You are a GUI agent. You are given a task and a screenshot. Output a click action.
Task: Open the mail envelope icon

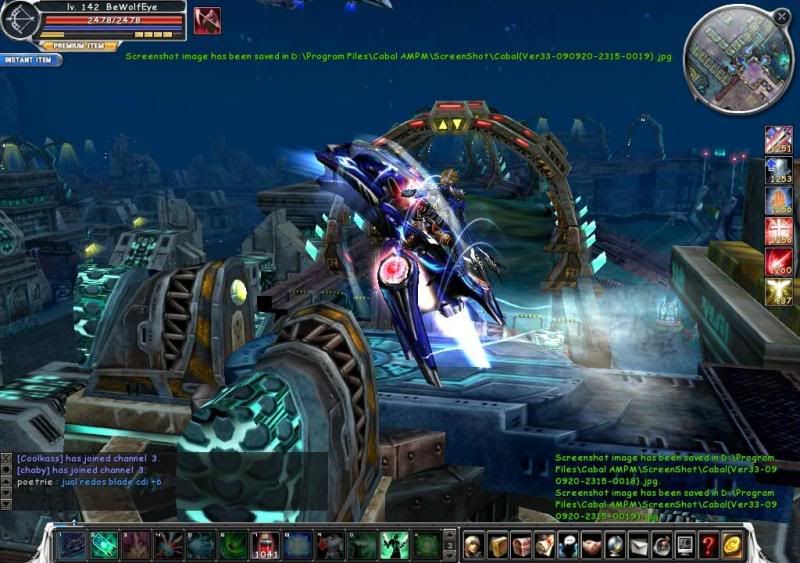tap(638, 545)
